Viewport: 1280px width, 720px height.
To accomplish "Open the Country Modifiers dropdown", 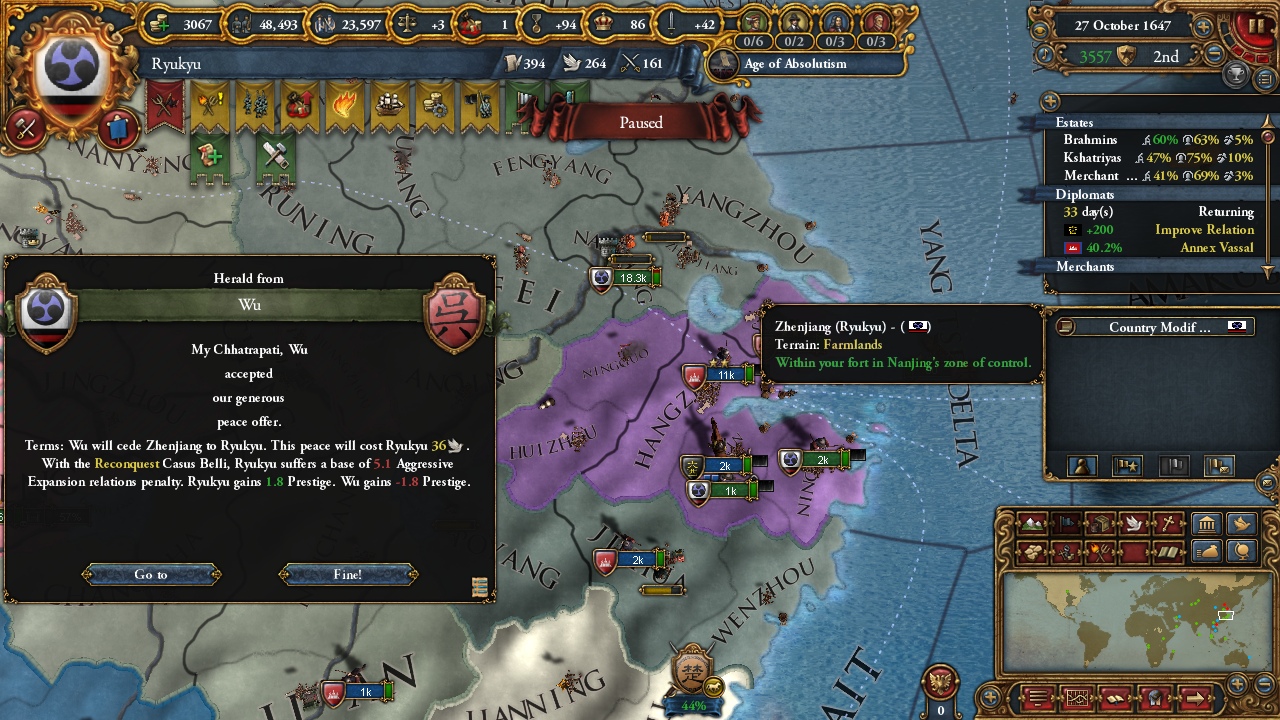I will pyautogui.click(x=1156, y=327).
